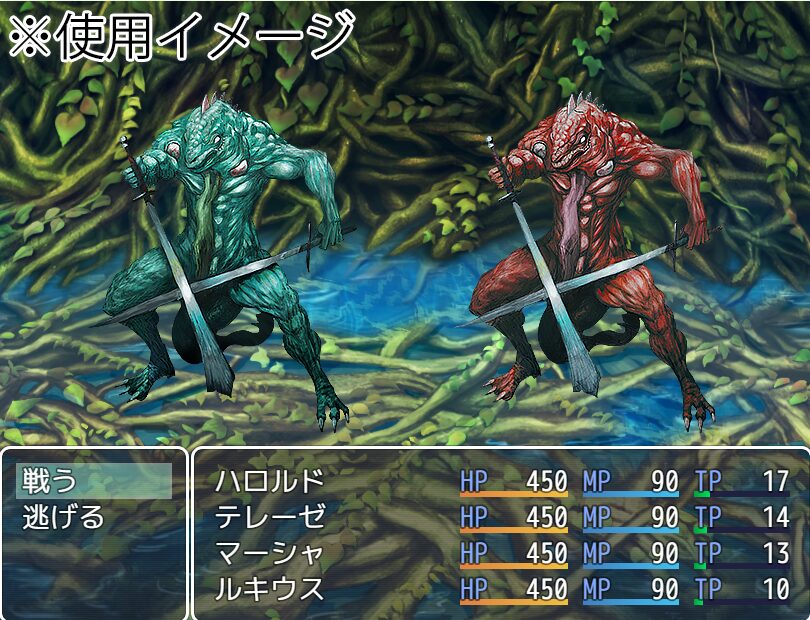Click the テレーゼ party status row
Viewport: 810px width, 620px height.
(x=269, y=517)
